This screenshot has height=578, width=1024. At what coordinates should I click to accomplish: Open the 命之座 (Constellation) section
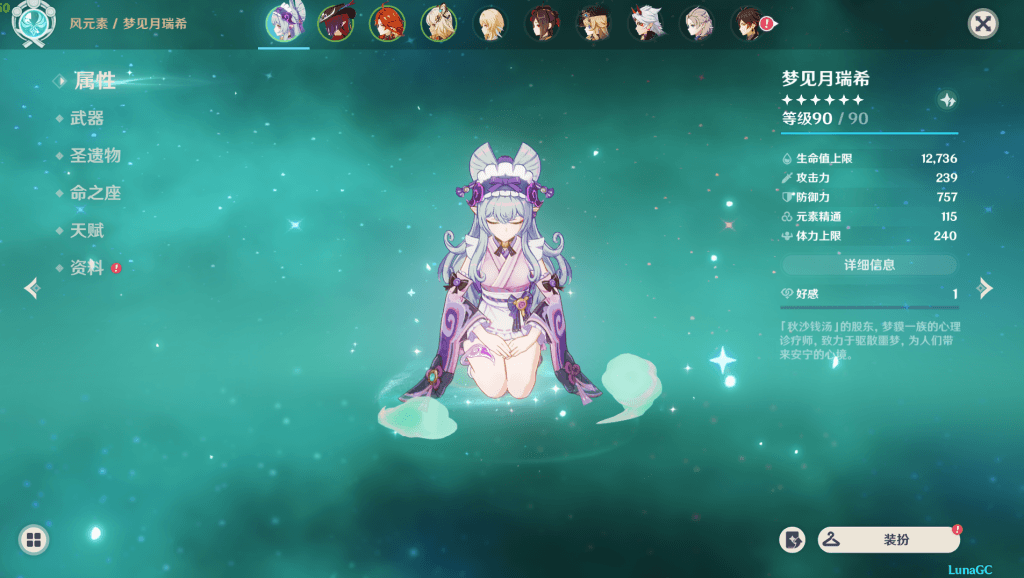(95, 193)
